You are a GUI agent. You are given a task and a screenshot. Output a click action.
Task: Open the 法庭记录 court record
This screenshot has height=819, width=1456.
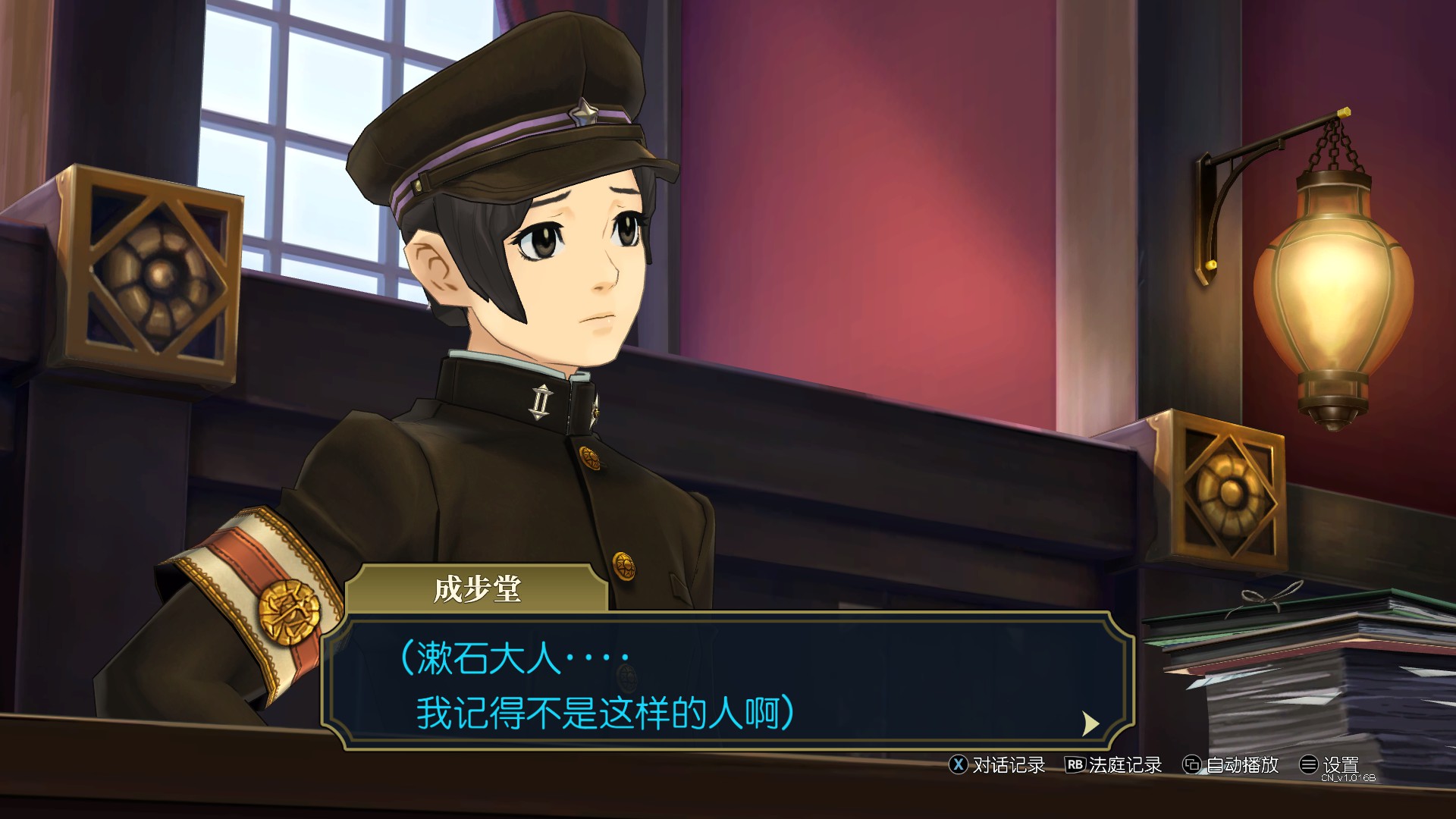pos(1114,765)
